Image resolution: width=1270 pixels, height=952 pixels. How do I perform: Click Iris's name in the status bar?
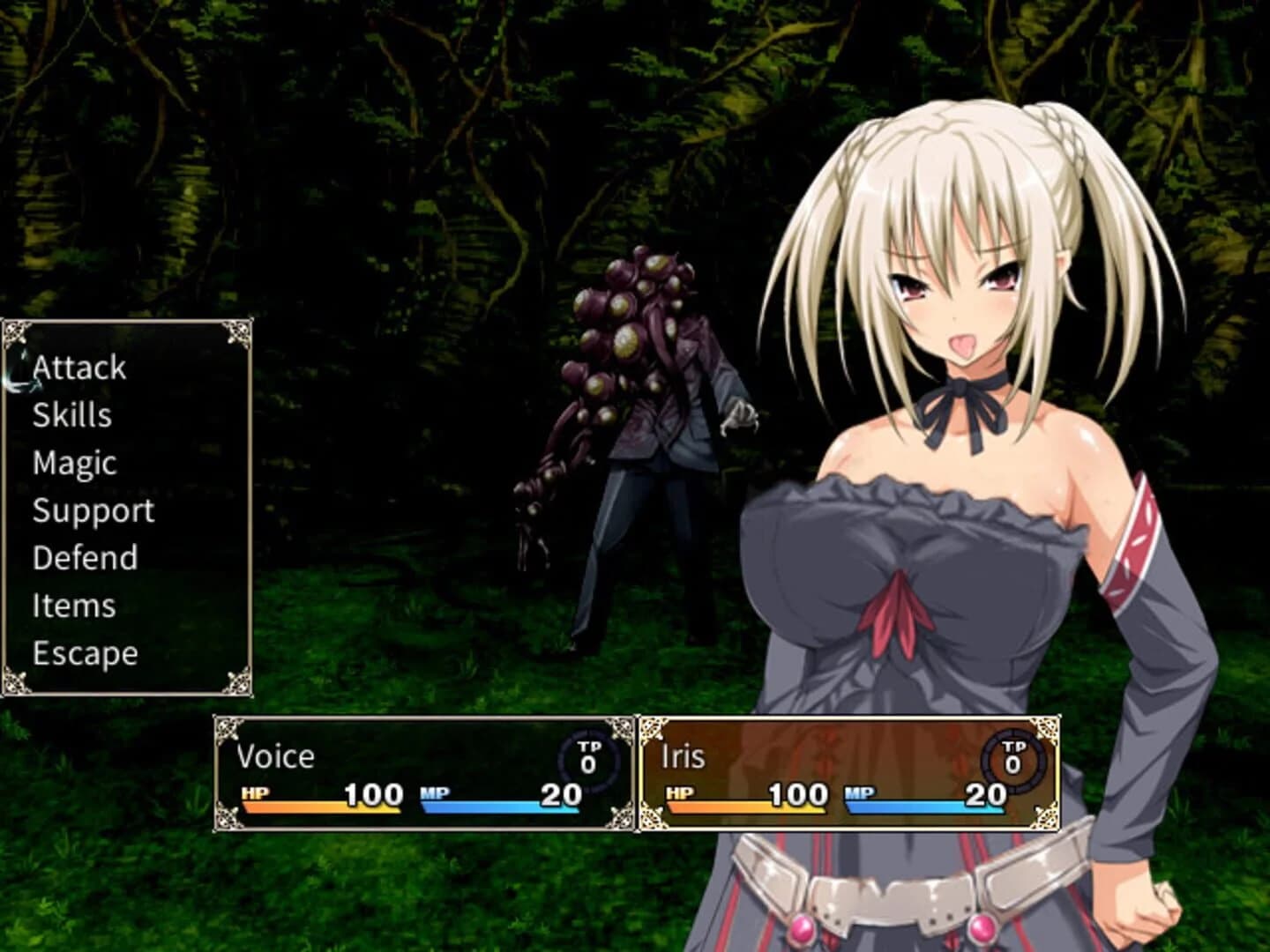(x=681, y=756)
